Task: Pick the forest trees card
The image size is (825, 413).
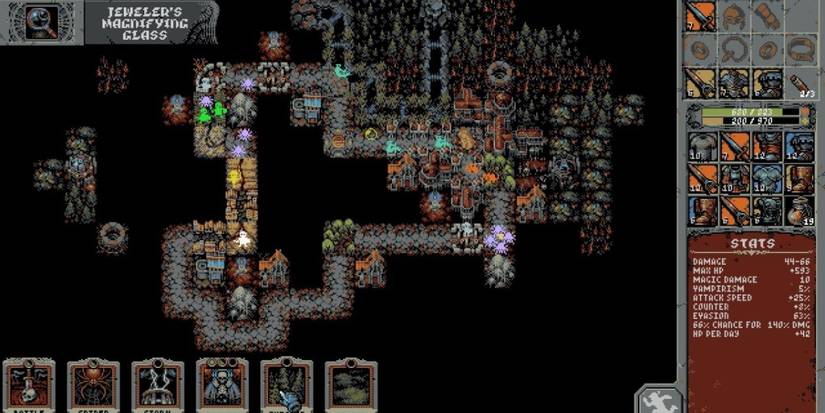Action: [286, 386]
